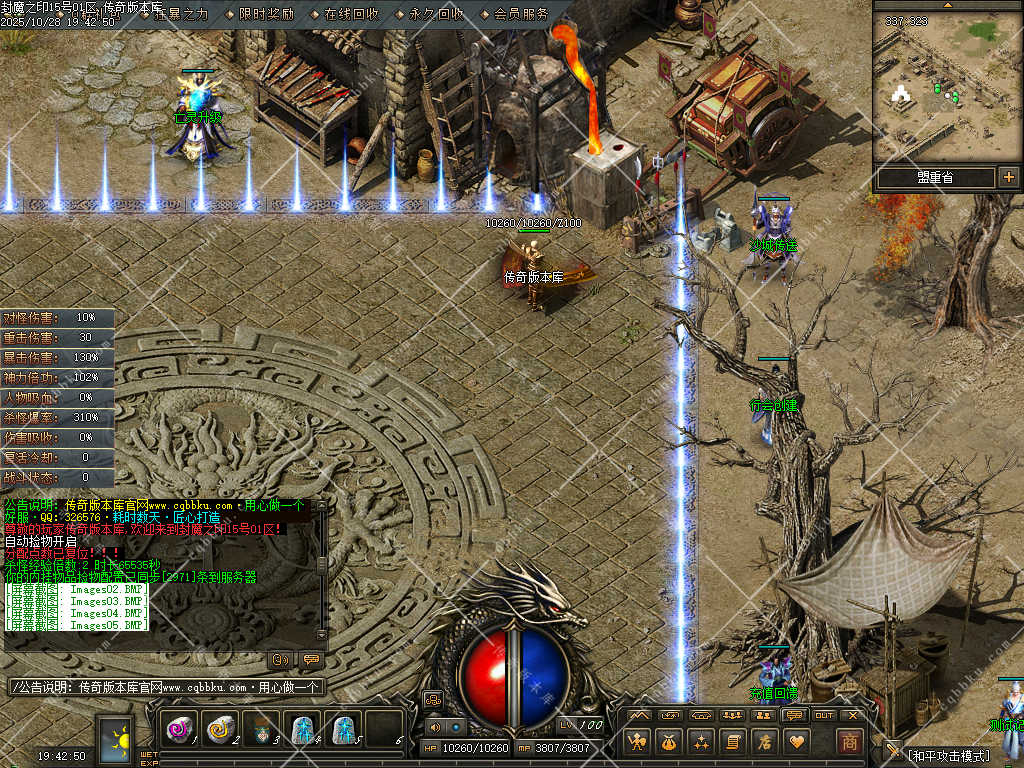Toggle the peace attack mode sword icon

pyautogui.click(x=893, y=751)
